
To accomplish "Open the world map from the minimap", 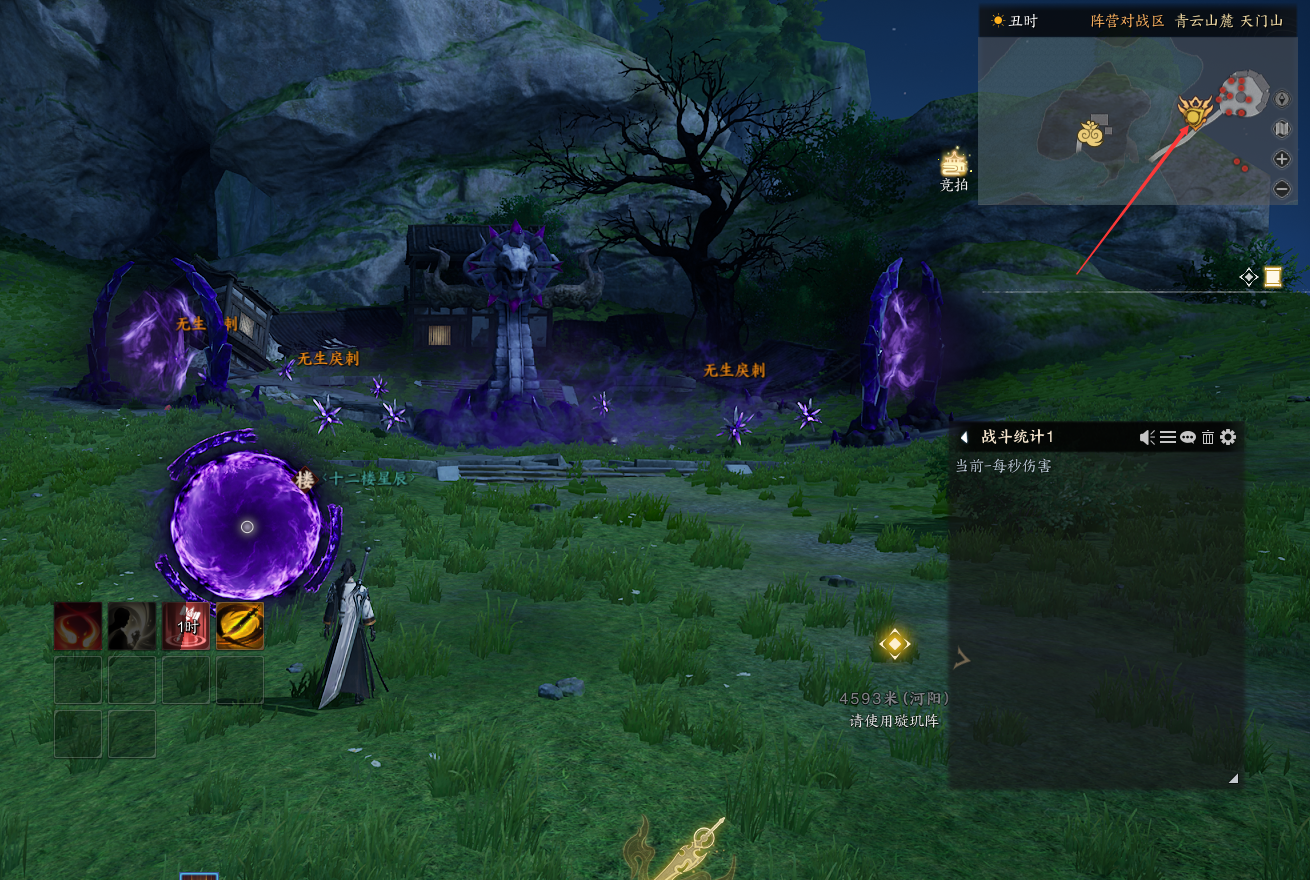I will tap(1282, 129).
